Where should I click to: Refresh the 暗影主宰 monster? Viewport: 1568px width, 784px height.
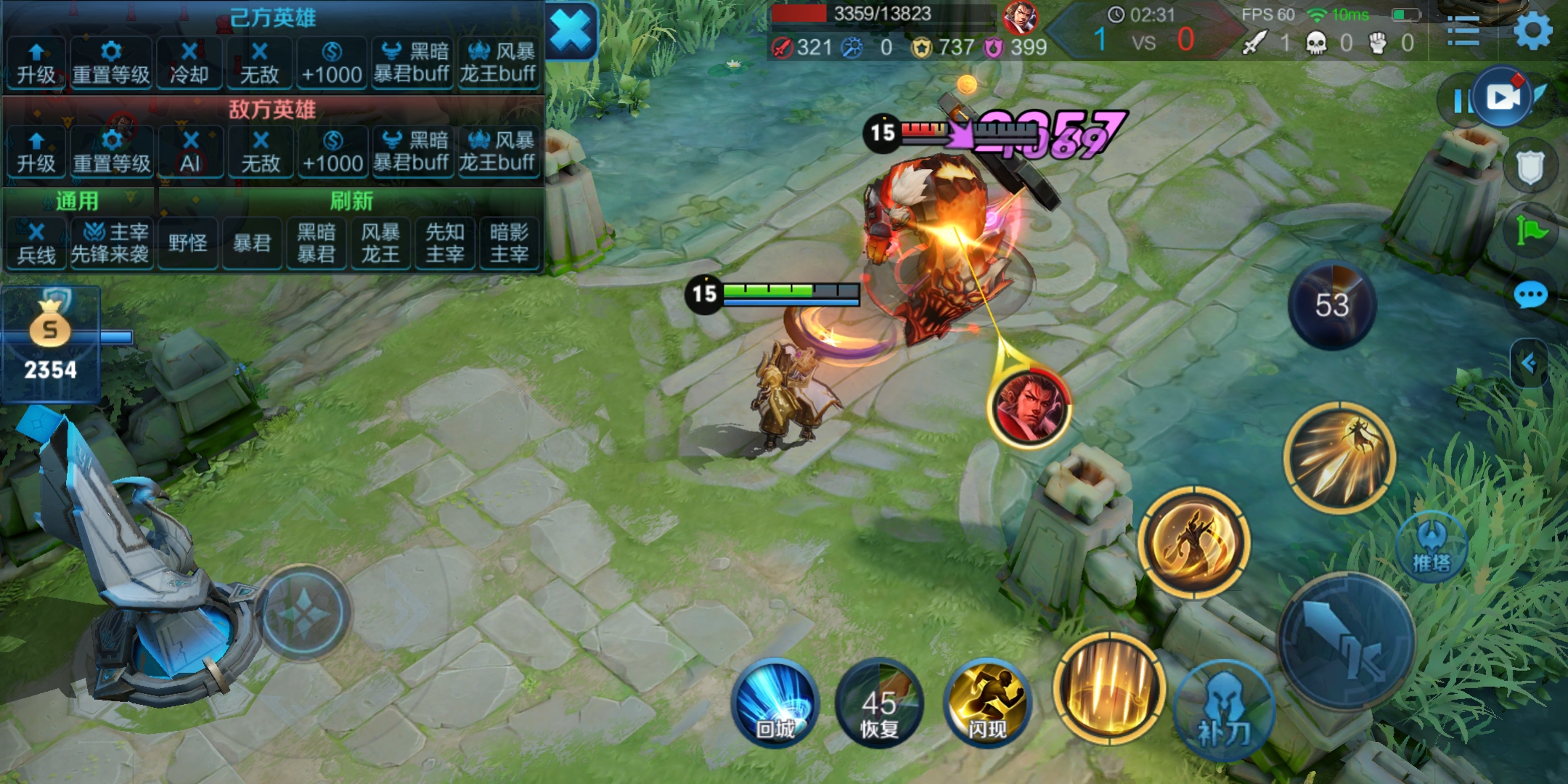pos(509,243)
